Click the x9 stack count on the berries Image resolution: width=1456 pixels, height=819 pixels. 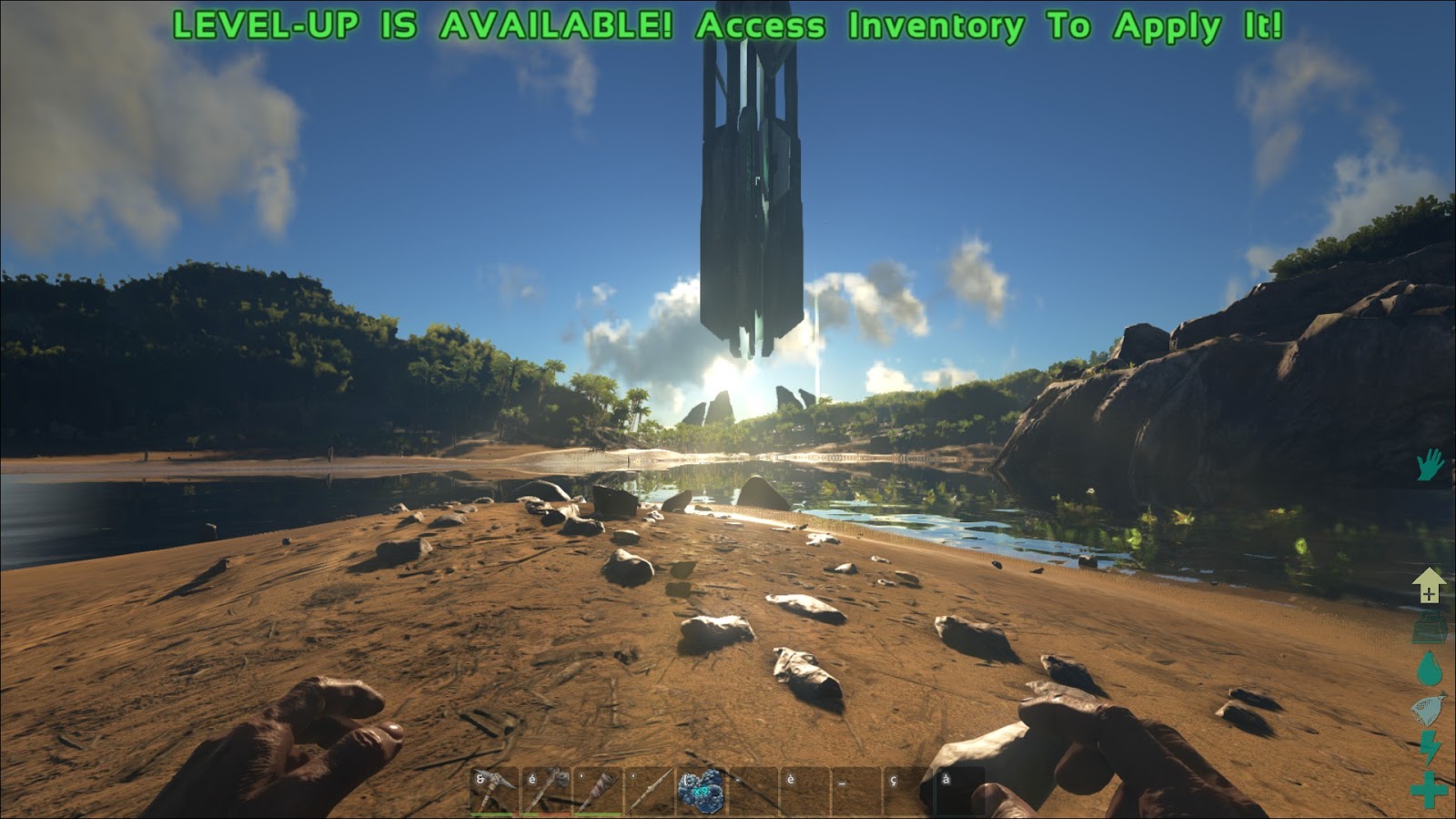(700, 790)
